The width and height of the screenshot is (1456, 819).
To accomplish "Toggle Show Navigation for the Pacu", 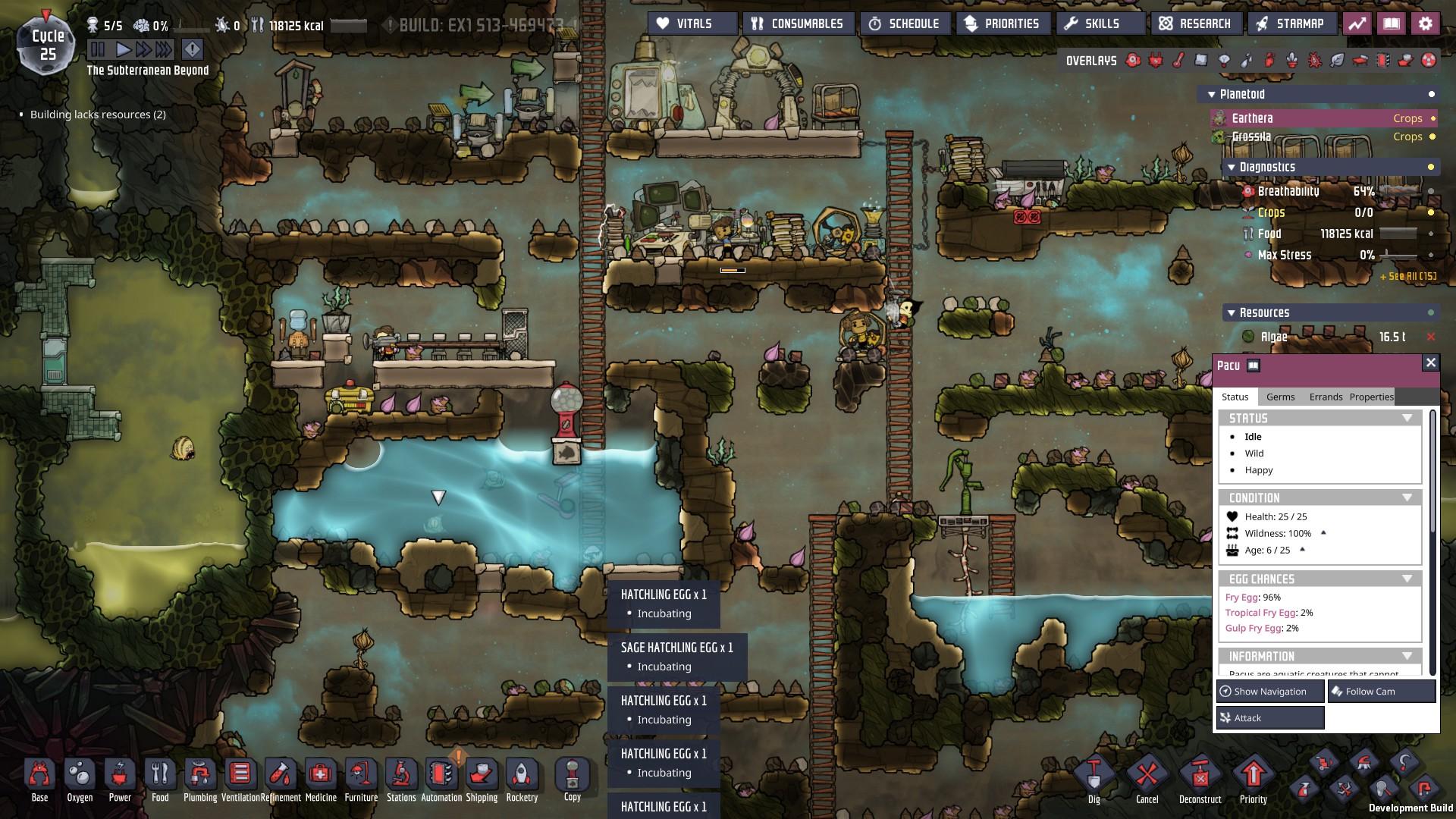I will point(1270,691).
